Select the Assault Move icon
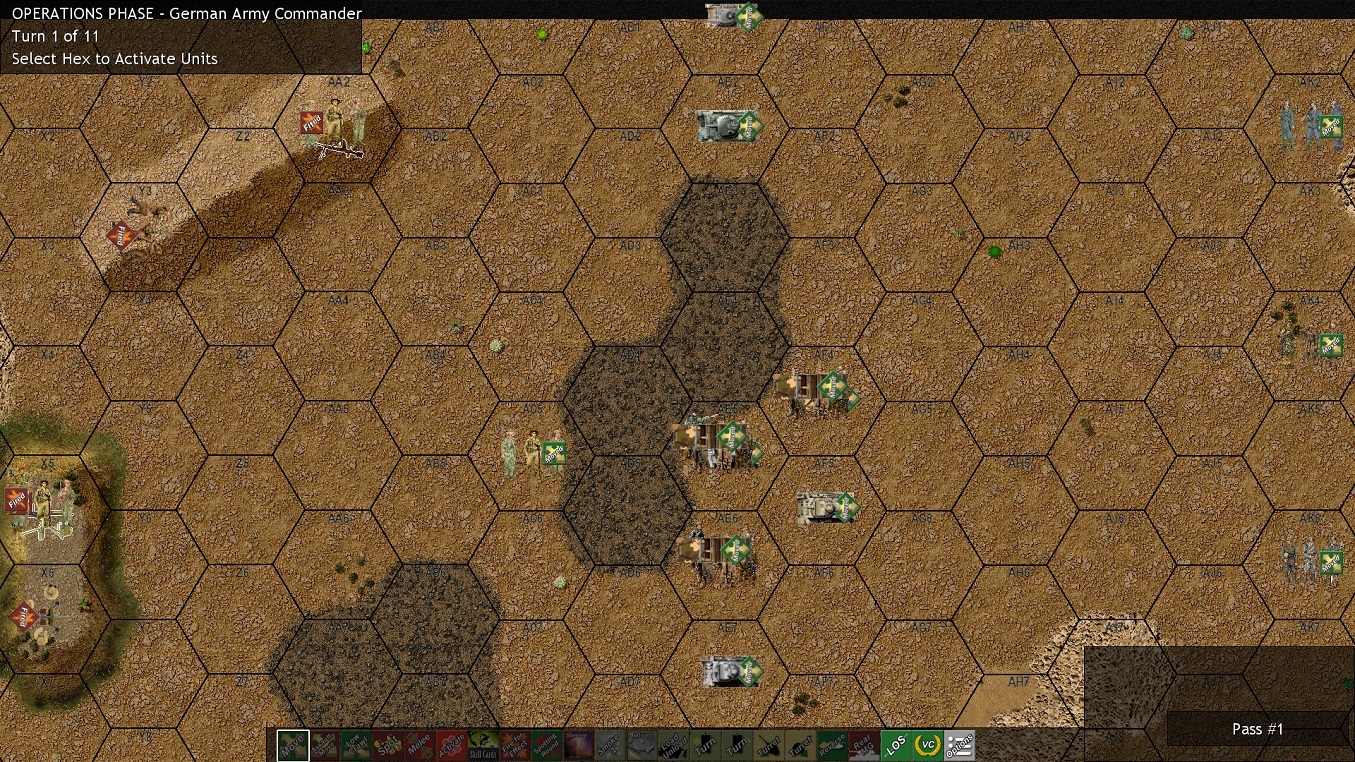 [x=324, y=745]
